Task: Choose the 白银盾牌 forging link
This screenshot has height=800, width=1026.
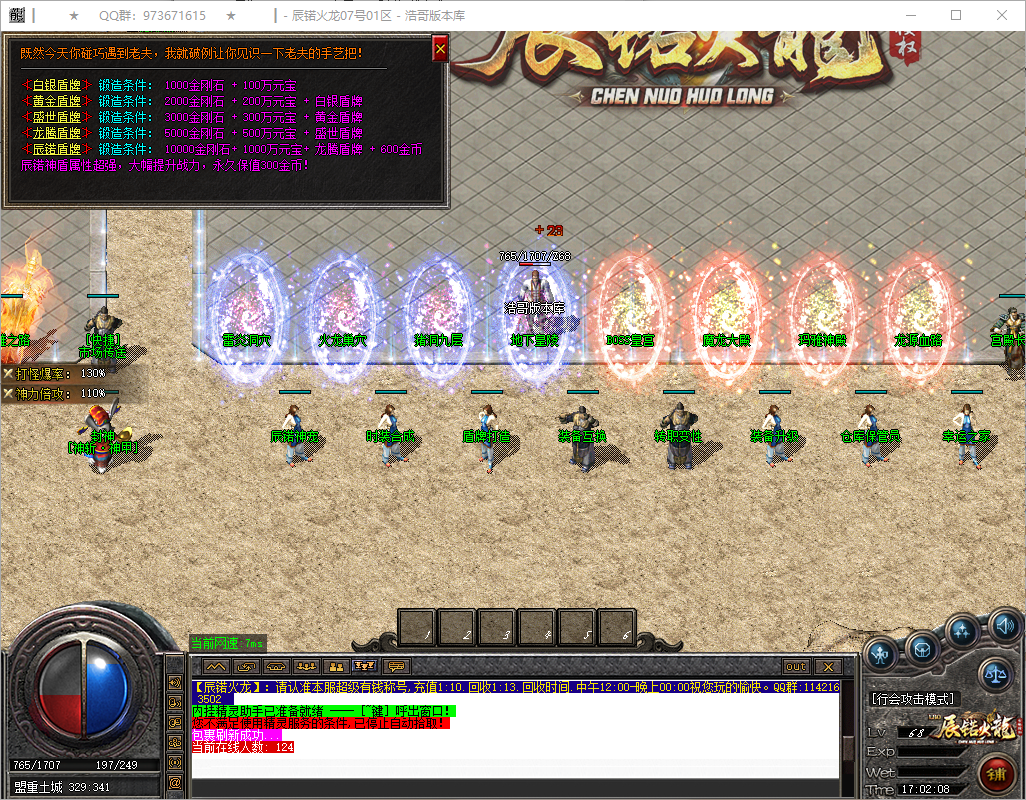Action: (x=57, y=86)
